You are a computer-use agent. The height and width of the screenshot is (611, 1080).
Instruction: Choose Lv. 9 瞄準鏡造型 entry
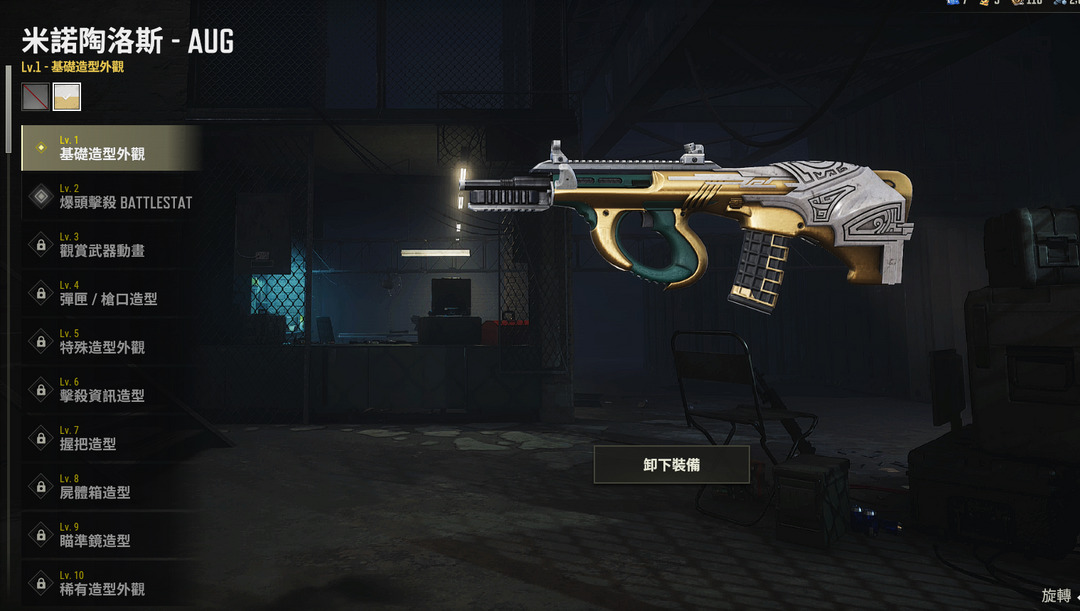(110, 534)
